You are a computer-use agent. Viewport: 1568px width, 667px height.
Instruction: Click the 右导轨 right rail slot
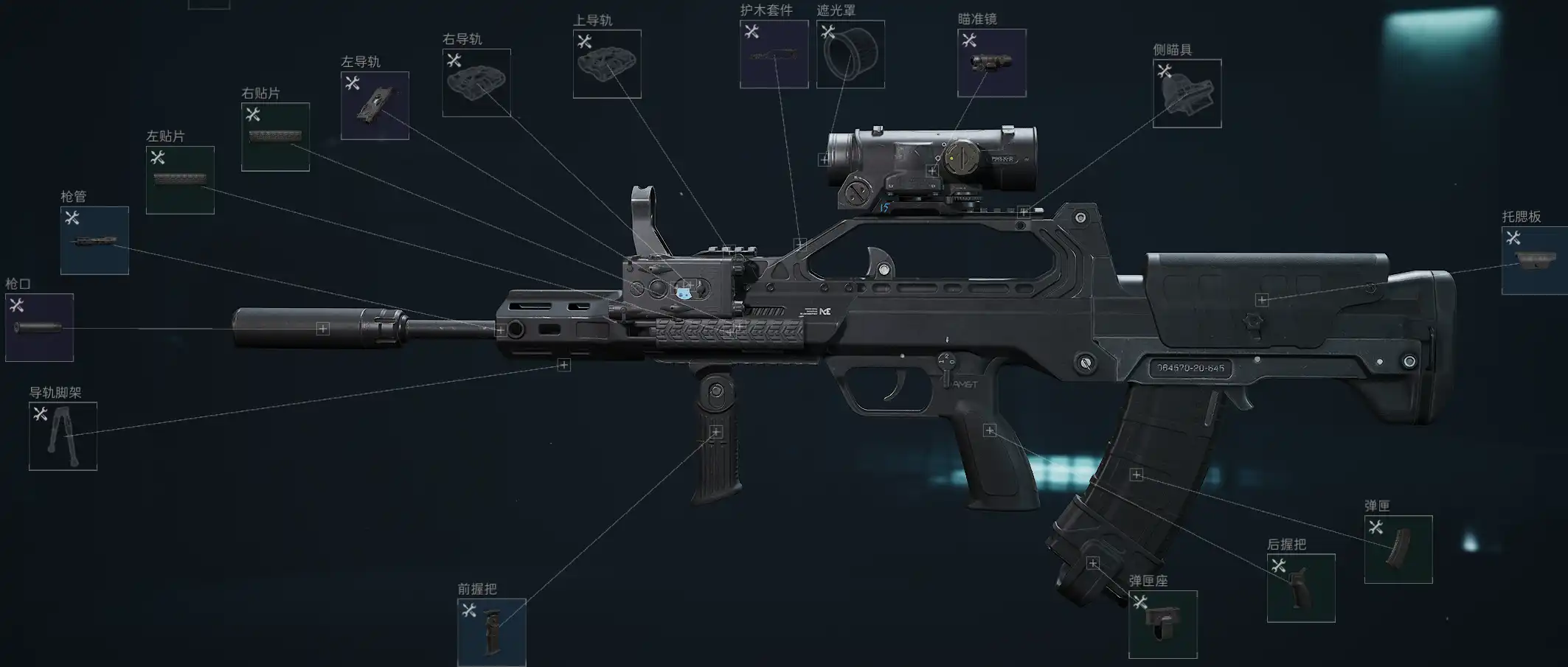476,83
